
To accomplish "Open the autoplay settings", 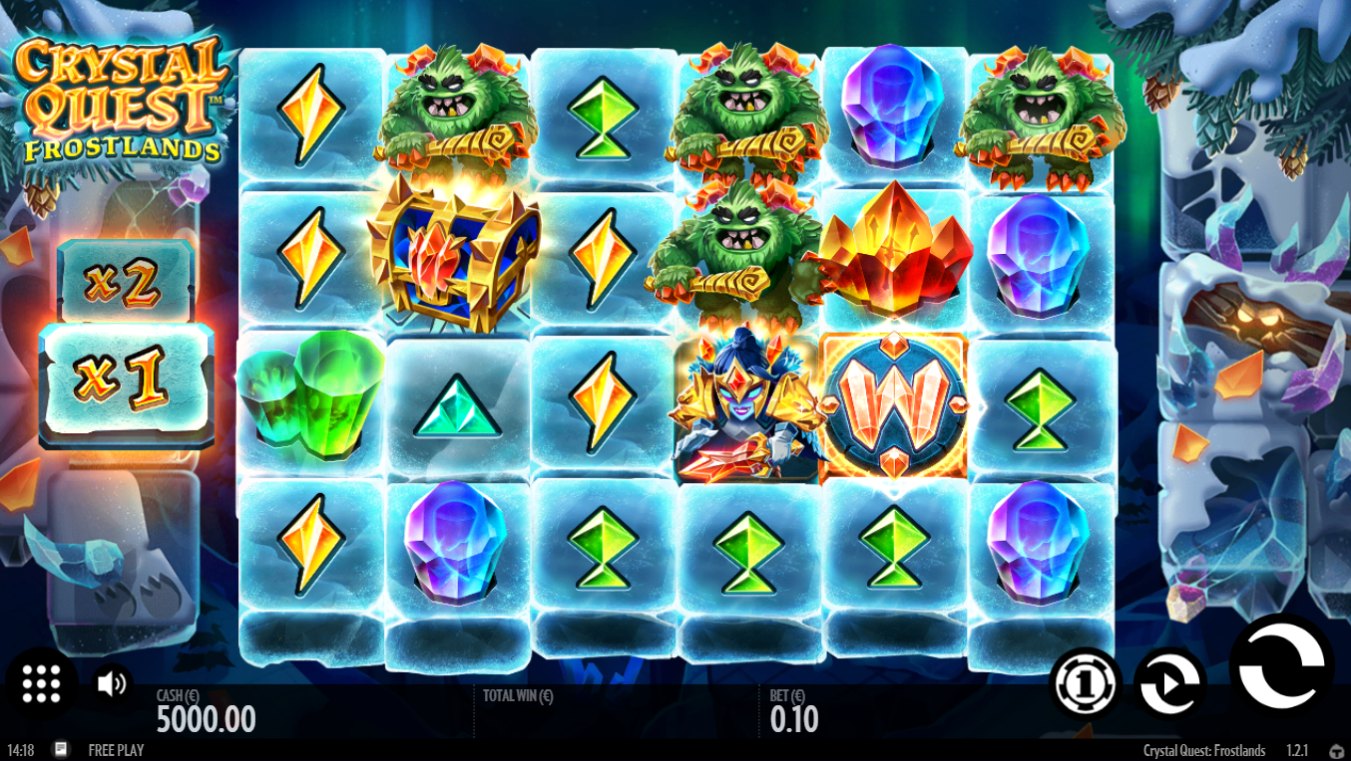I will (1172, 683).
